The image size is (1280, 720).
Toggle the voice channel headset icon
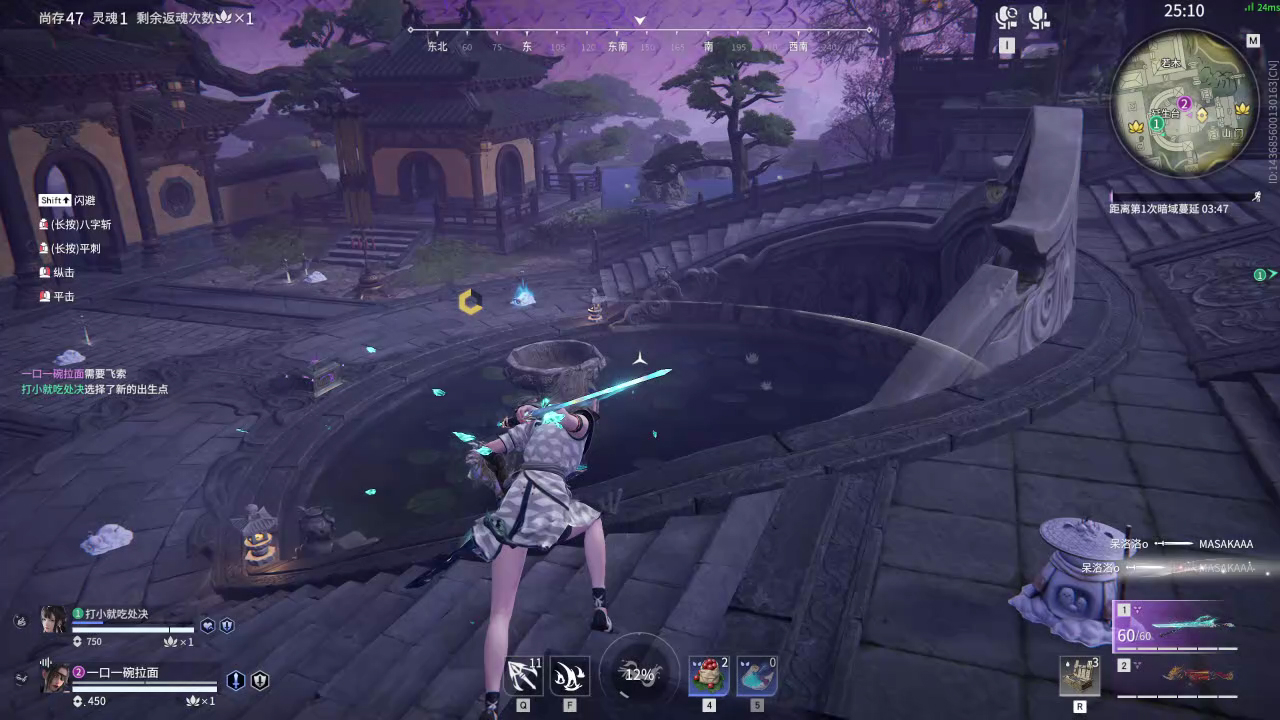(1006, 18)
